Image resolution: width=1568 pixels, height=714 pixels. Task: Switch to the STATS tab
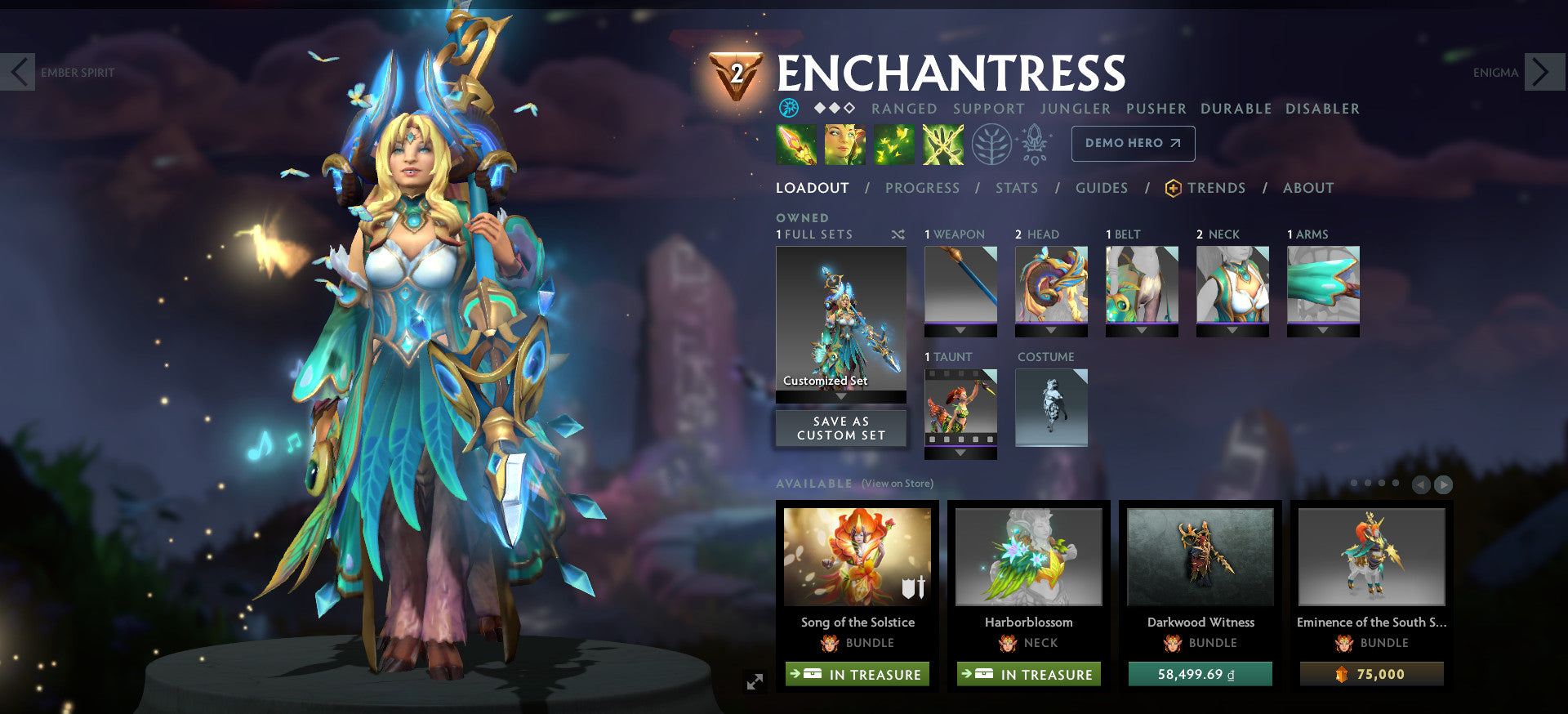(x=1016, y=188)
